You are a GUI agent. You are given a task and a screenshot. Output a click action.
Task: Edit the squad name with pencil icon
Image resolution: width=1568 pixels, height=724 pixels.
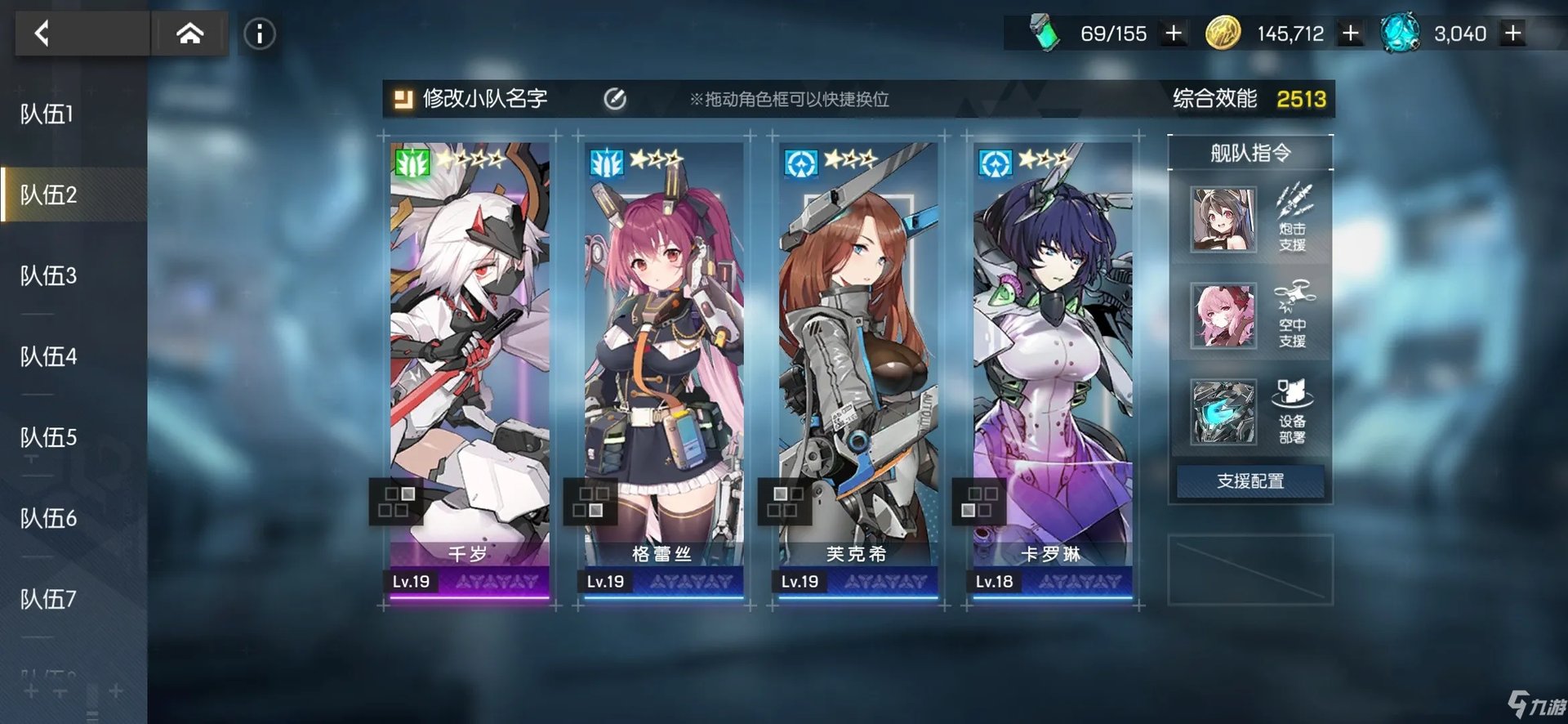[x=615, y=100]
